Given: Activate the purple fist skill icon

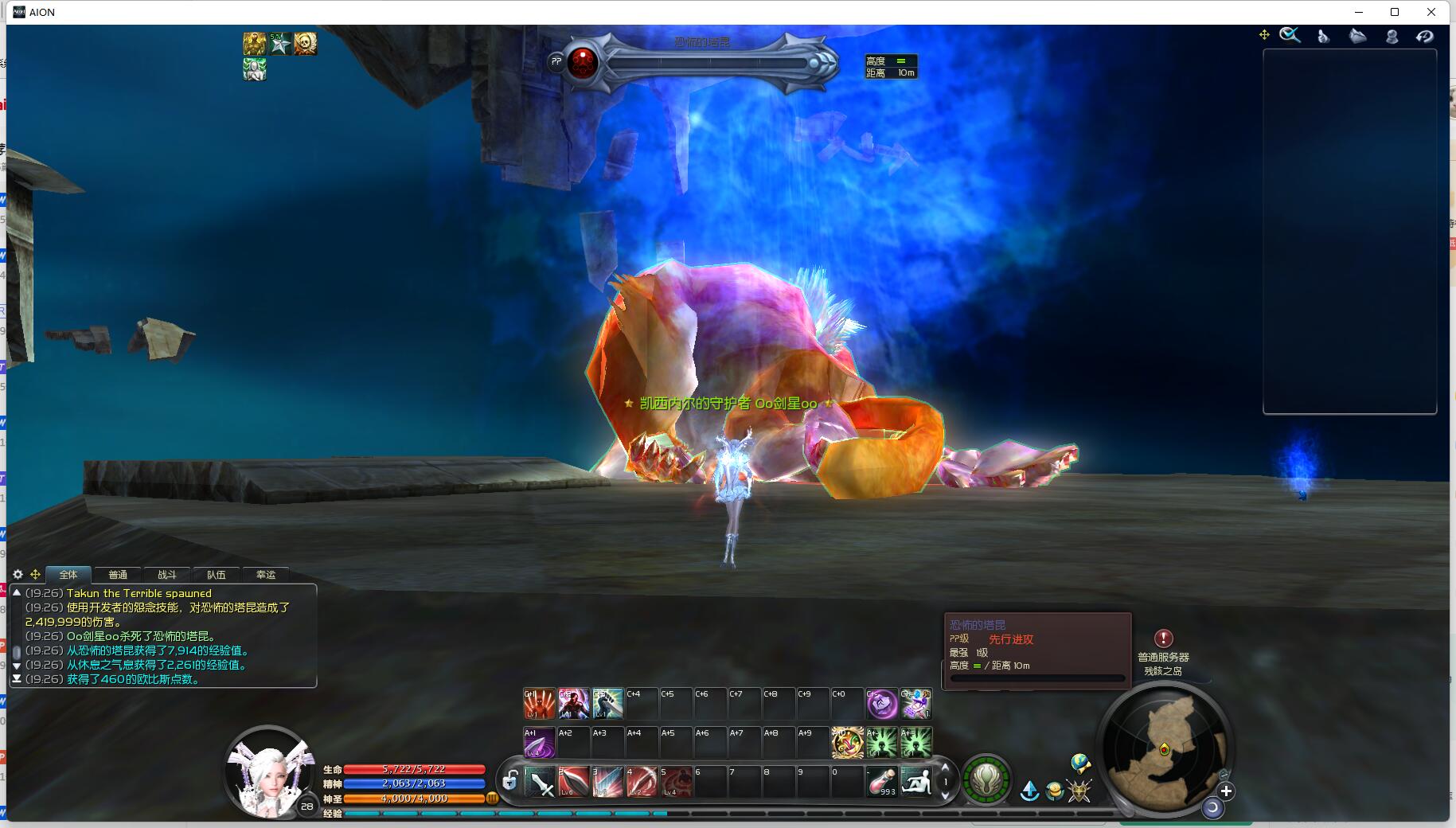Looking at the screenshot, I should click(881, 704).
